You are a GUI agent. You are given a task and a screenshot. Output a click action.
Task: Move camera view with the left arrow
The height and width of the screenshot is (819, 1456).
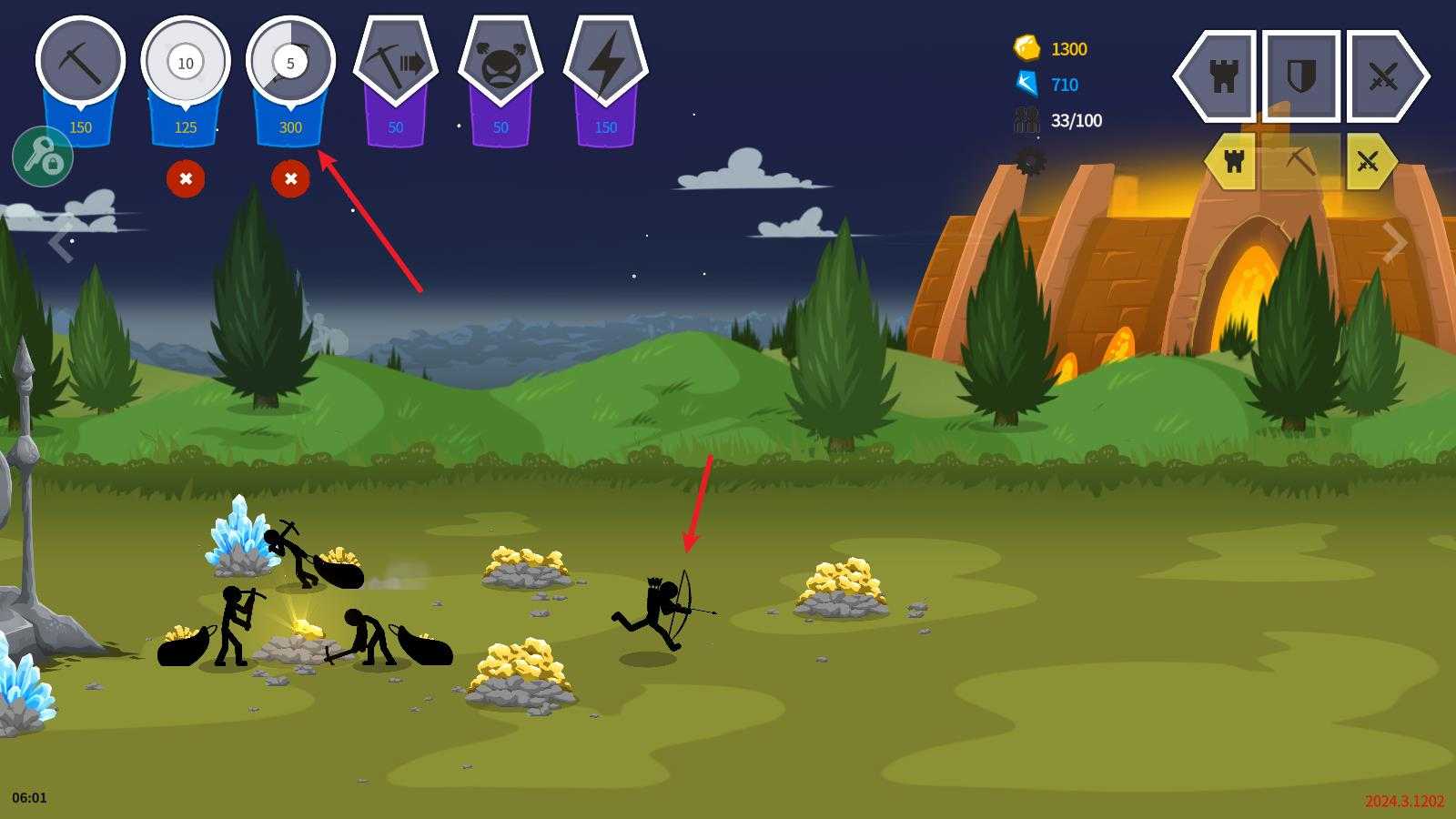pyautogui.click(x=61, y=242)
